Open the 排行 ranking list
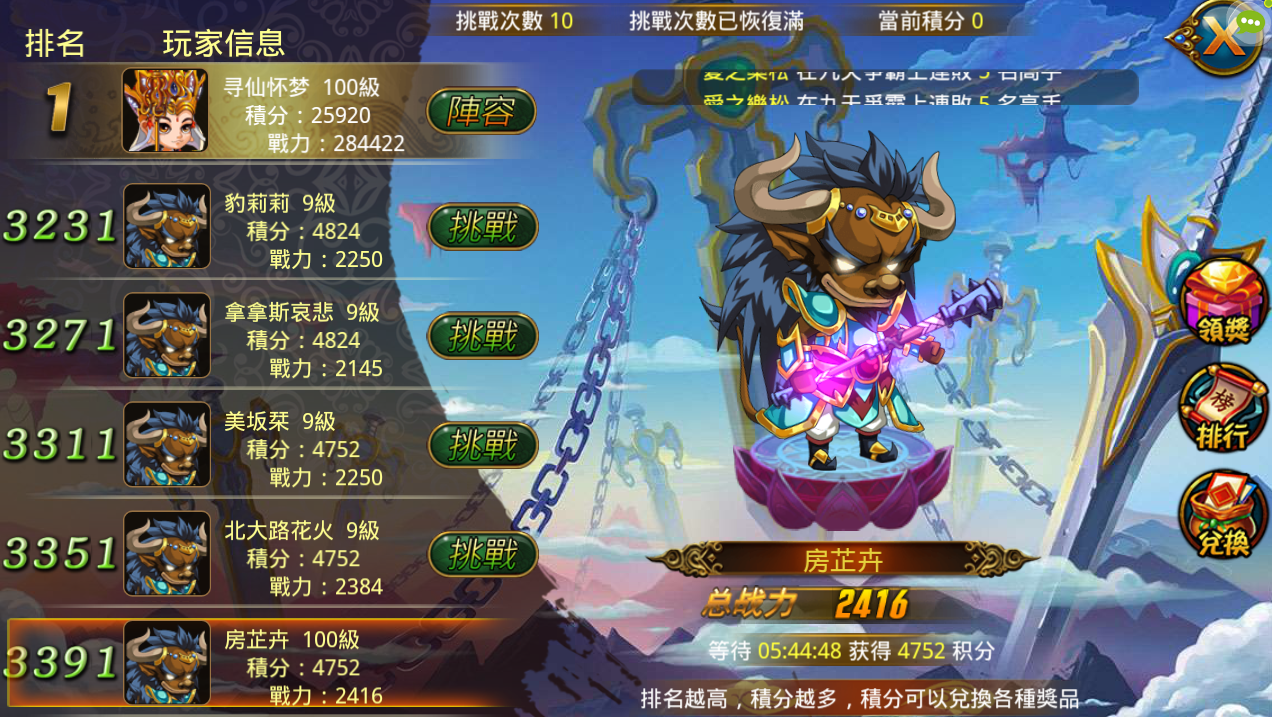1272x717 pixels. pyautogui.click(x=1223, y=410)
